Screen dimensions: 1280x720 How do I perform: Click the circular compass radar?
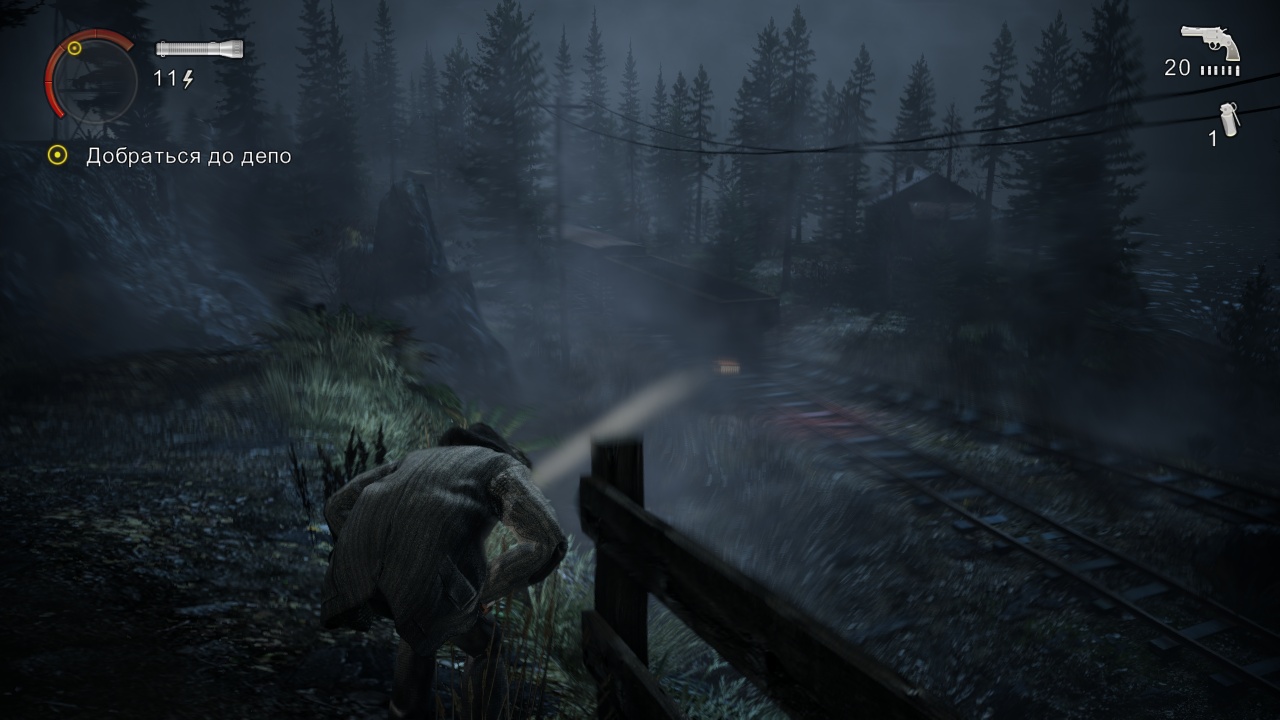point(91,78)
